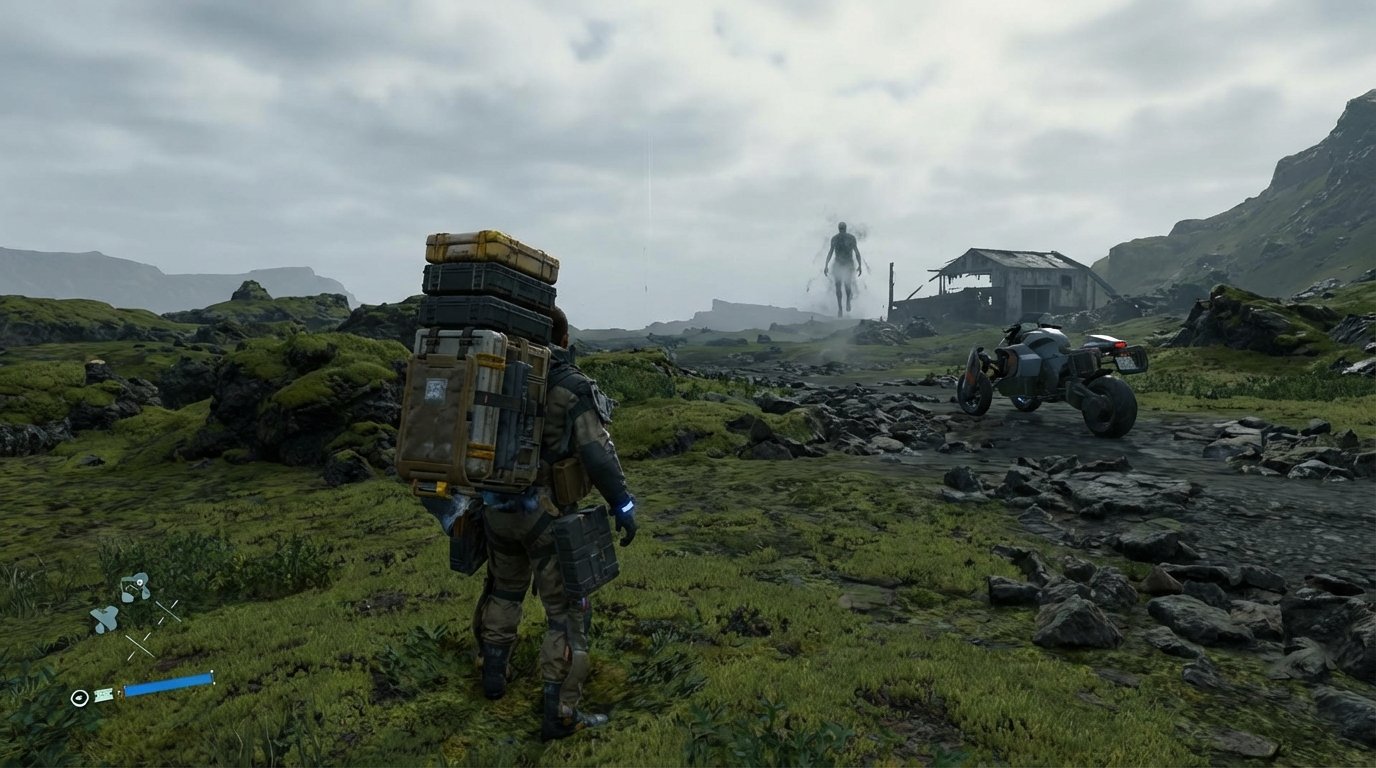Viewport: 1376px width, 768px height.
Task: Select the lower terrain footprint marker icon
Action: point(105,617)
